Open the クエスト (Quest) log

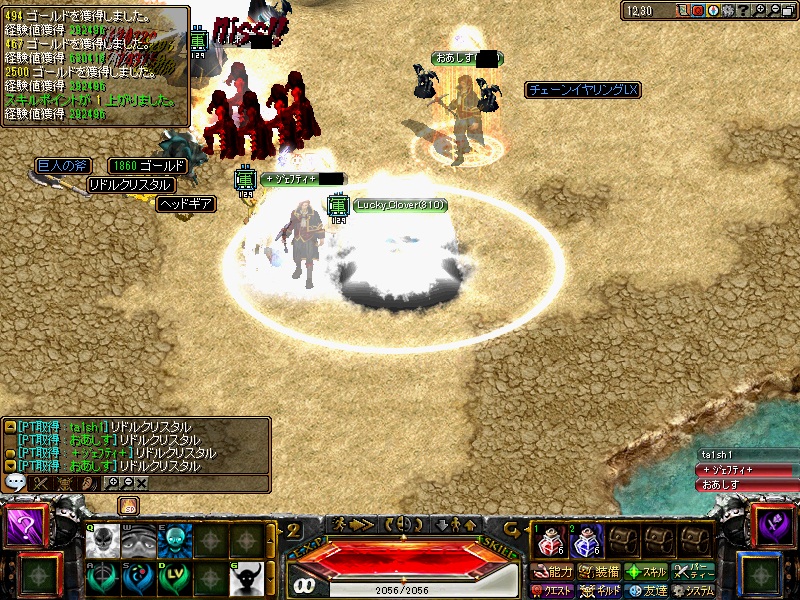[551, 591]
